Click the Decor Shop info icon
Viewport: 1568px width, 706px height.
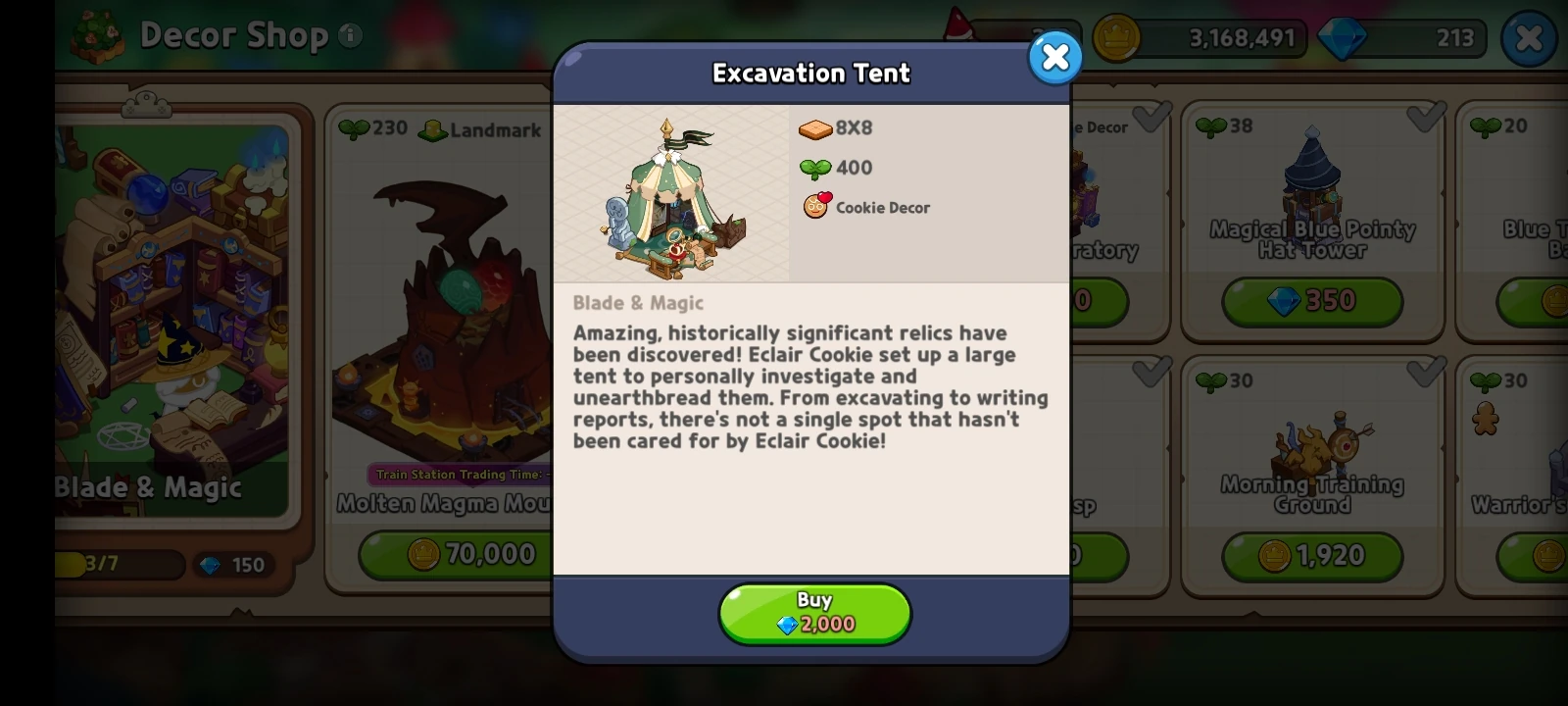350,37
